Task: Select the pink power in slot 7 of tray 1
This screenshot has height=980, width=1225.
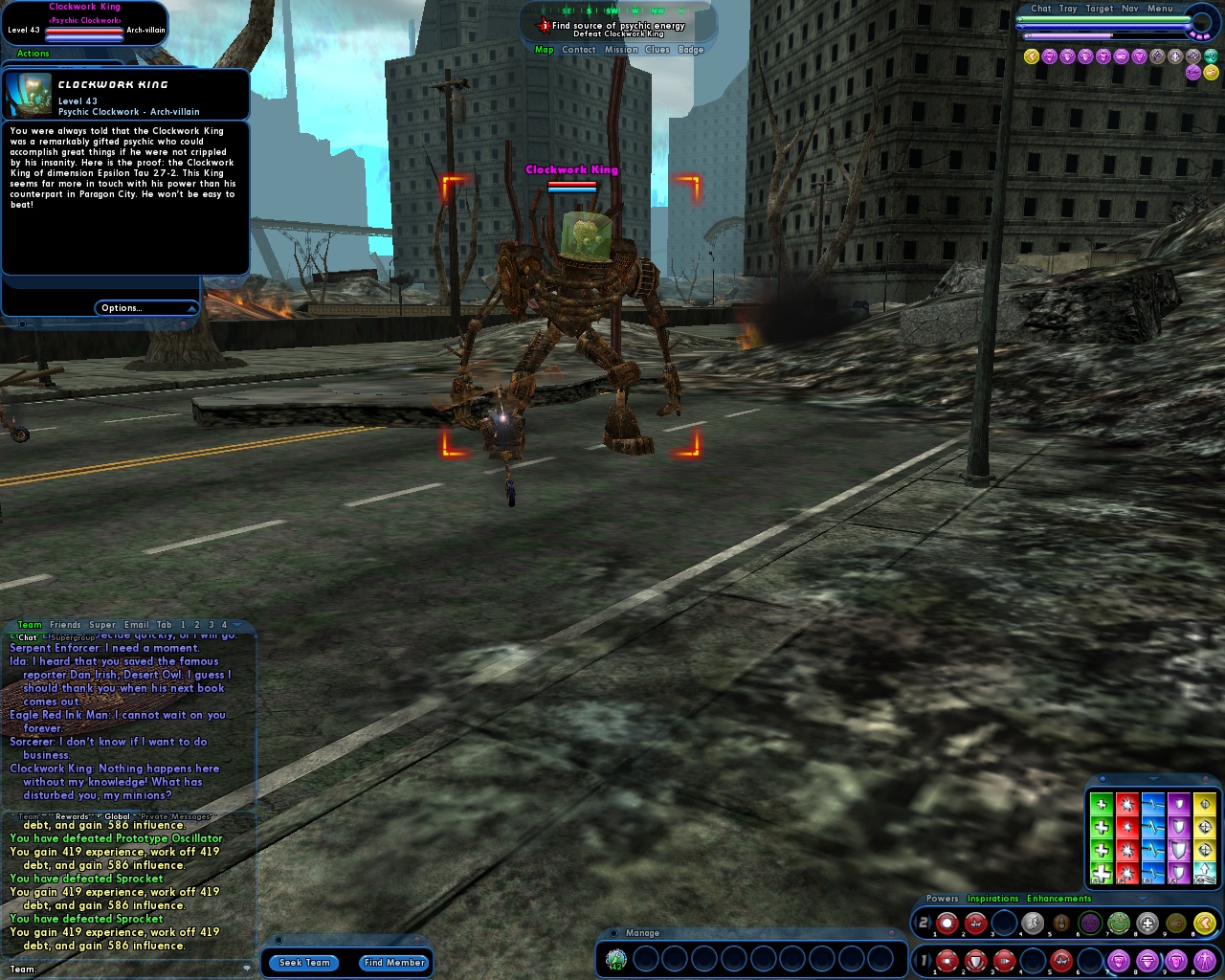Action: 1117,959
